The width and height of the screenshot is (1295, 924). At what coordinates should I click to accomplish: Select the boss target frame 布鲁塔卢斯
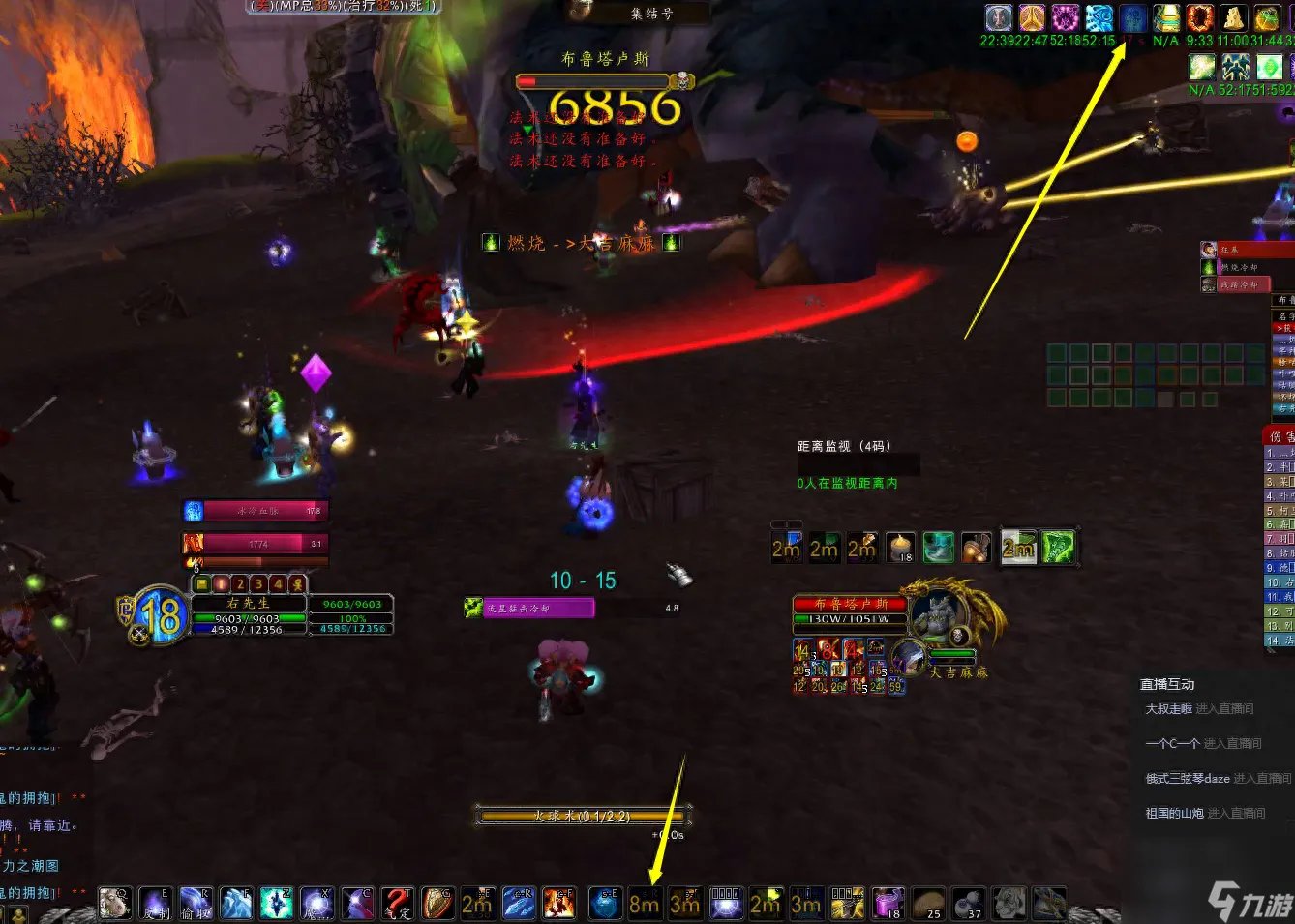849,604
